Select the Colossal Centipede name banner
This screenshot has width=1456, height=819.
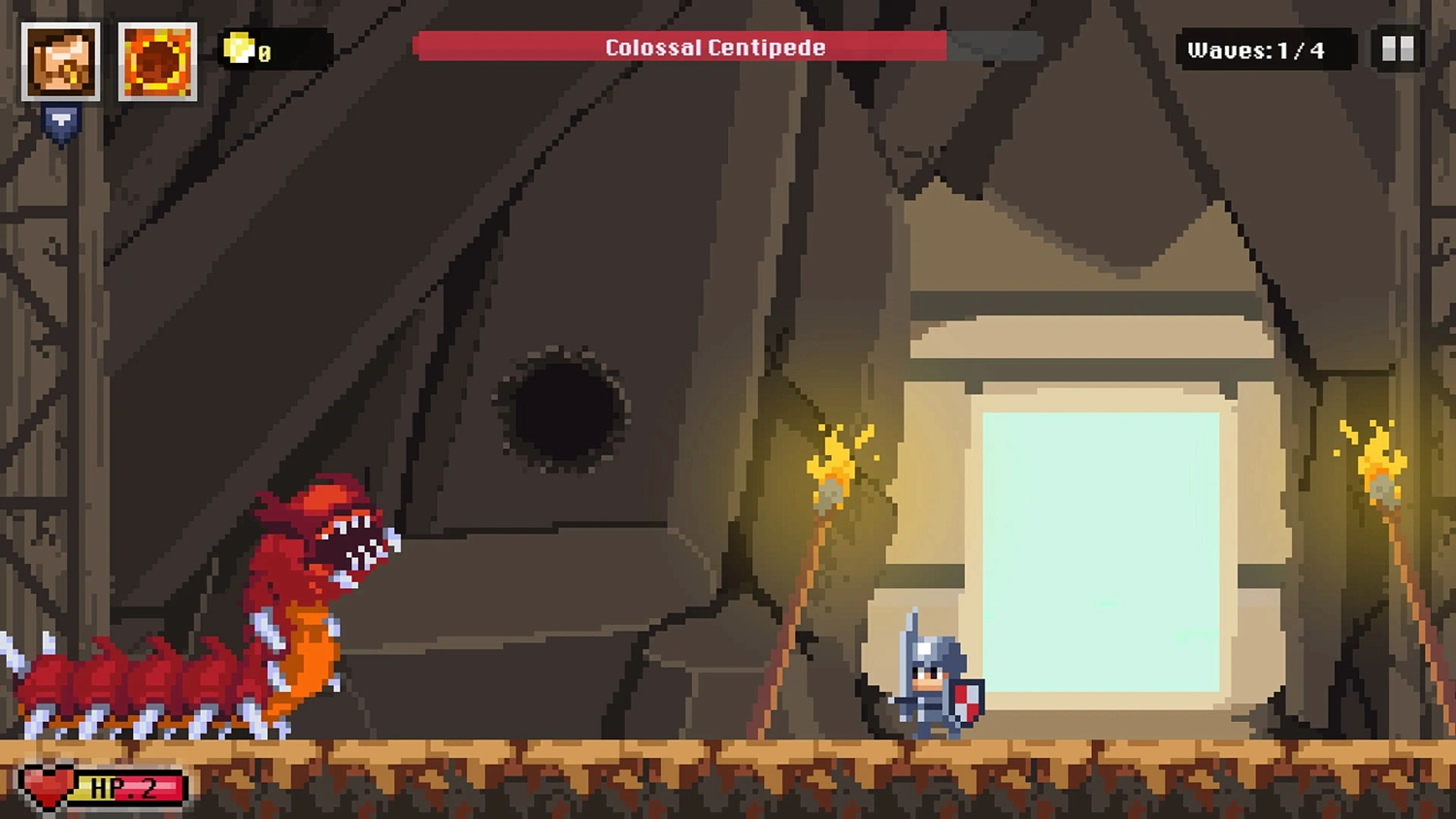coord(715,47)
